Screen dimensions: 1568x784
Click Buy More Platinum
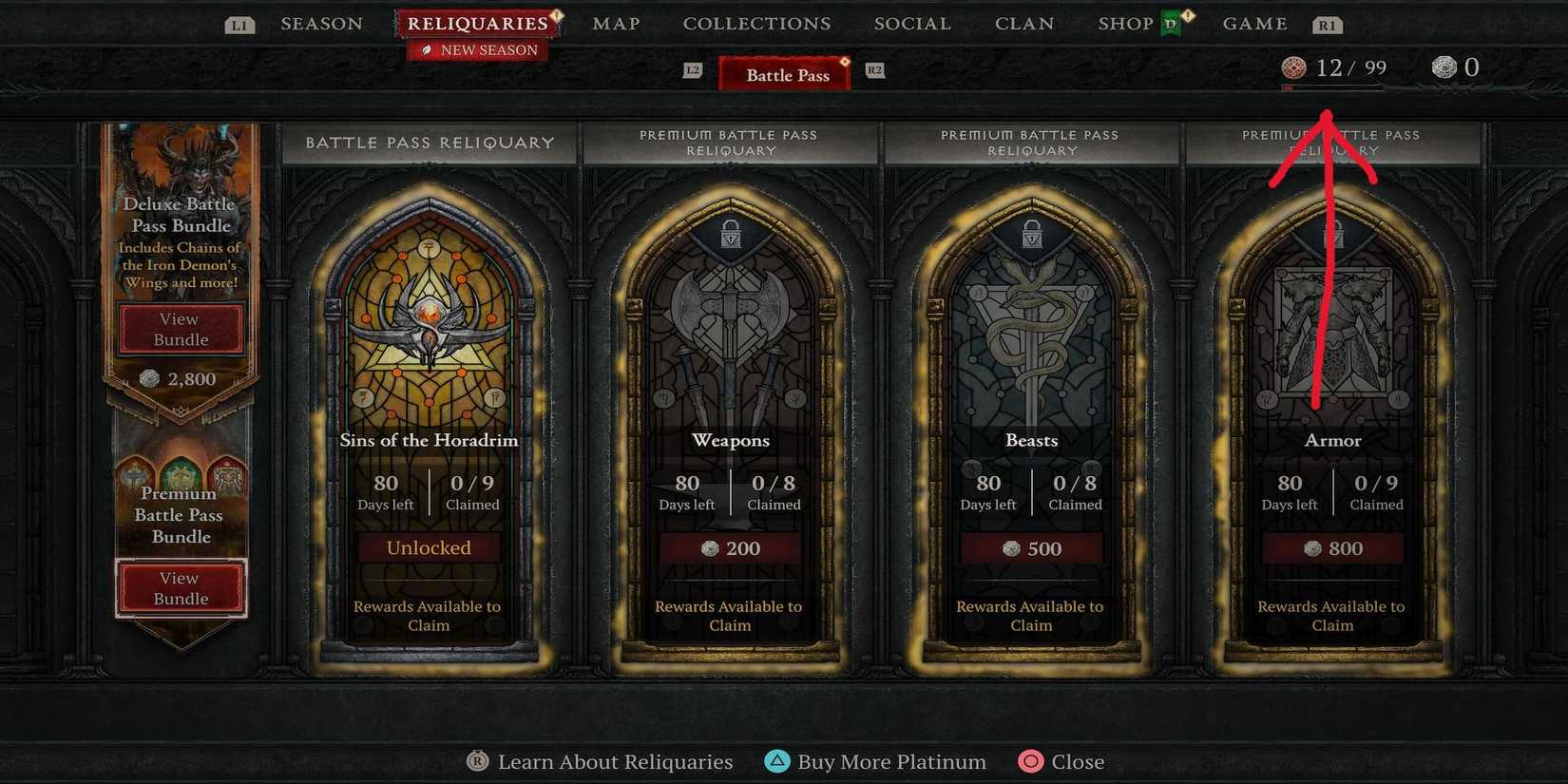point(891,761)
